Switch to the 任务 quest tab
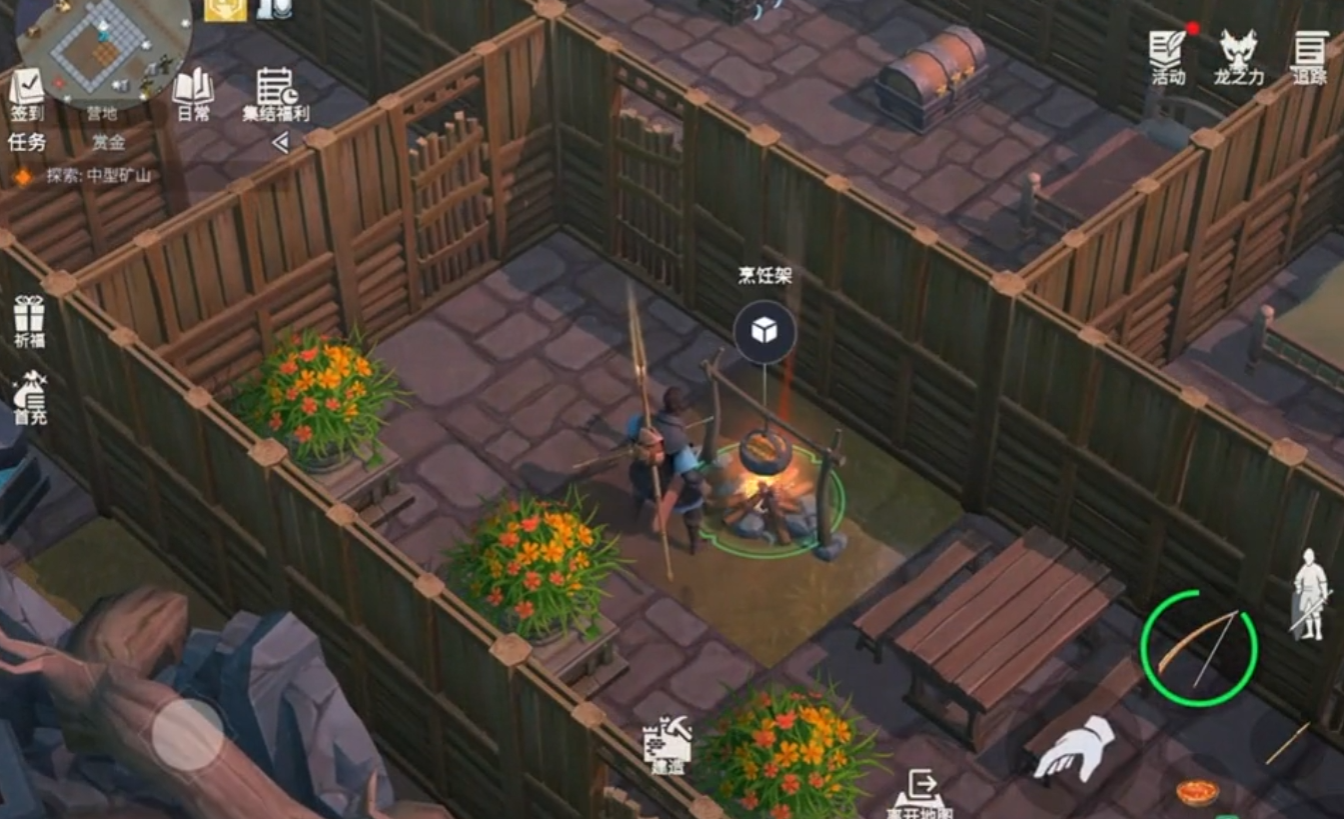 pyautogui.click(x=27, y=142)
